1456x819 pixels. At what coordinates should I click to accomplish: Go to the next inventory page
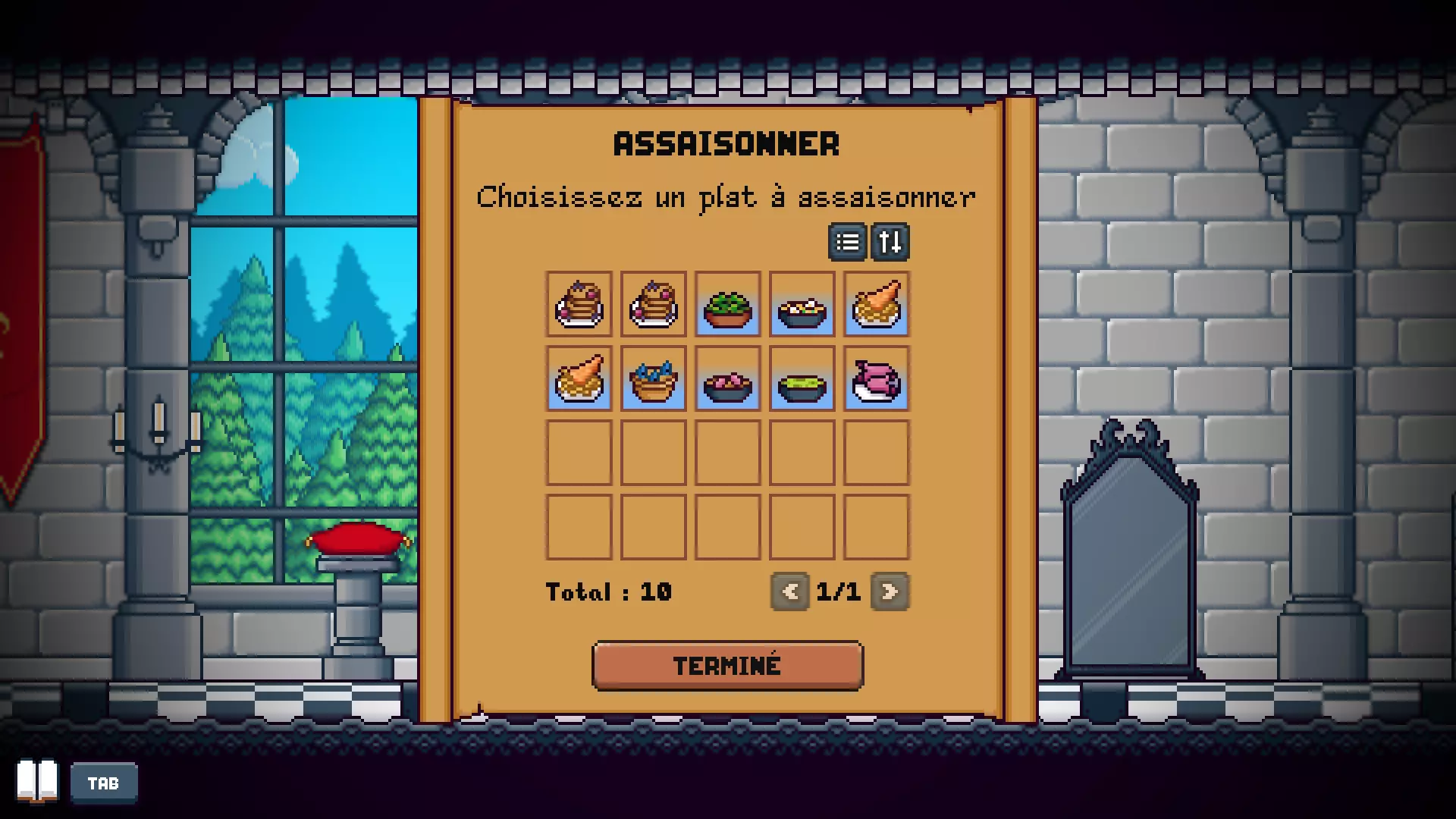point(890,591)
